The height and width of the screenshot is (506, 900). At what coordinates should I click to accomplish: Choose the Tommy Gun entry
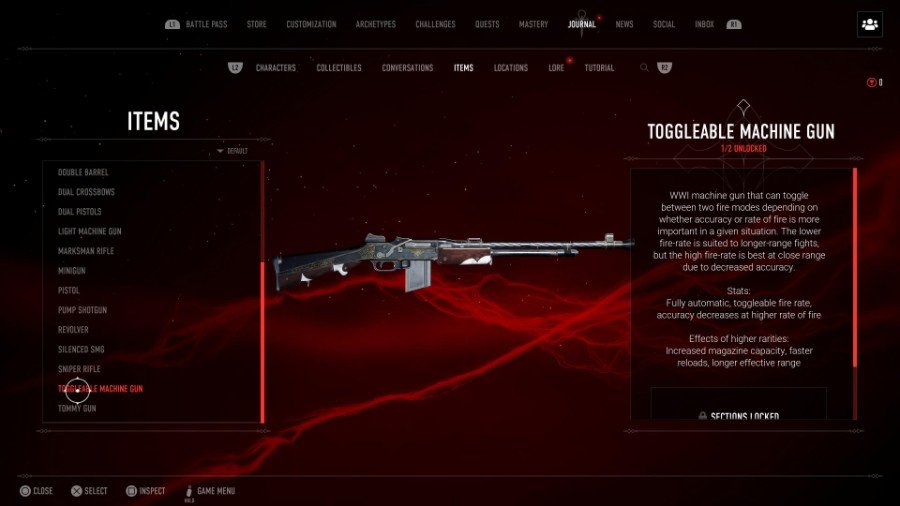click(77, 408)
